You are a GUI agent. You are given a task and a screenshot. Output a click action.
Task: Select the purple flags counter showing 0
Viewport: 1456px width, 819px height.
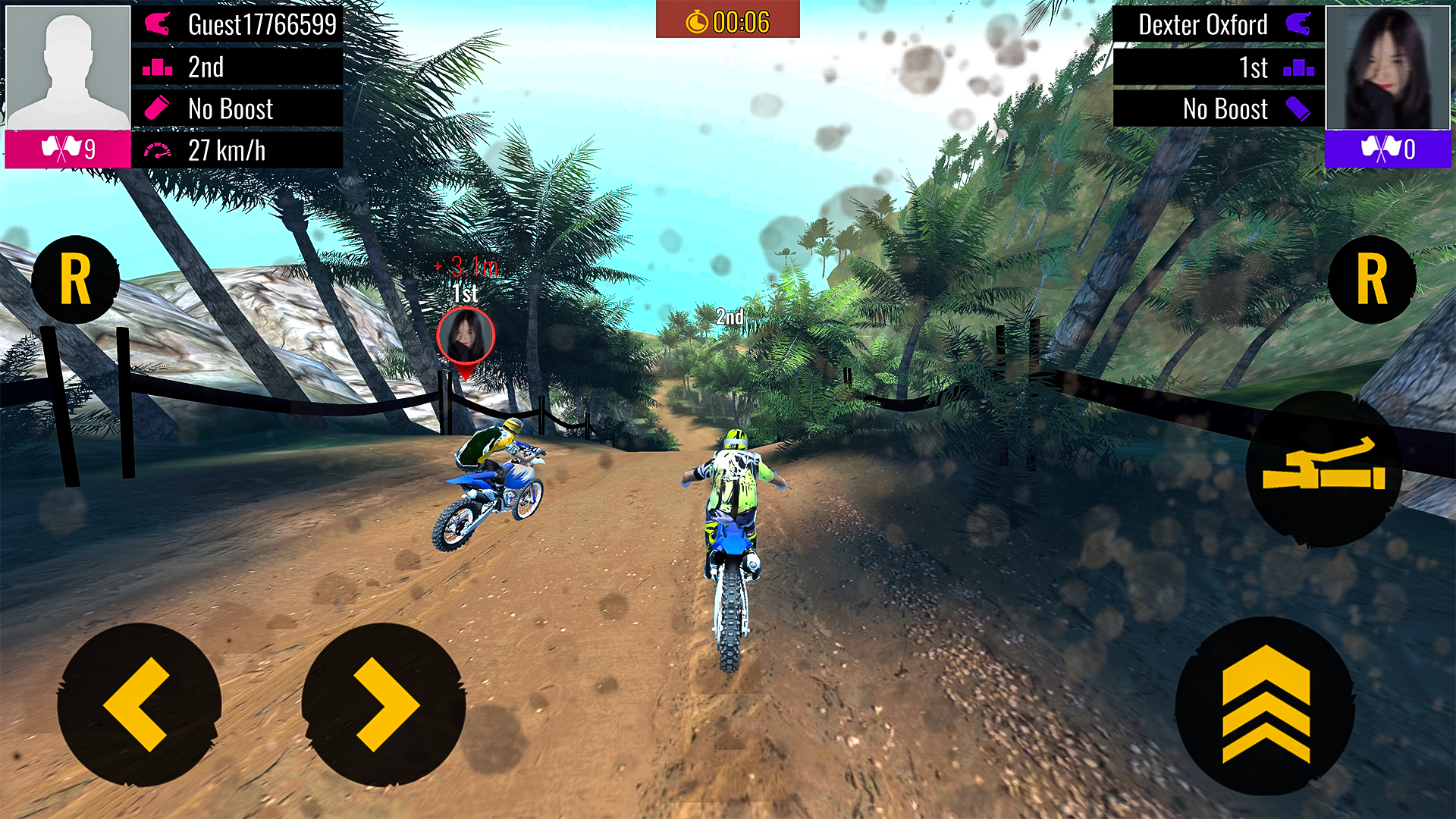[x=1388, y=149]
